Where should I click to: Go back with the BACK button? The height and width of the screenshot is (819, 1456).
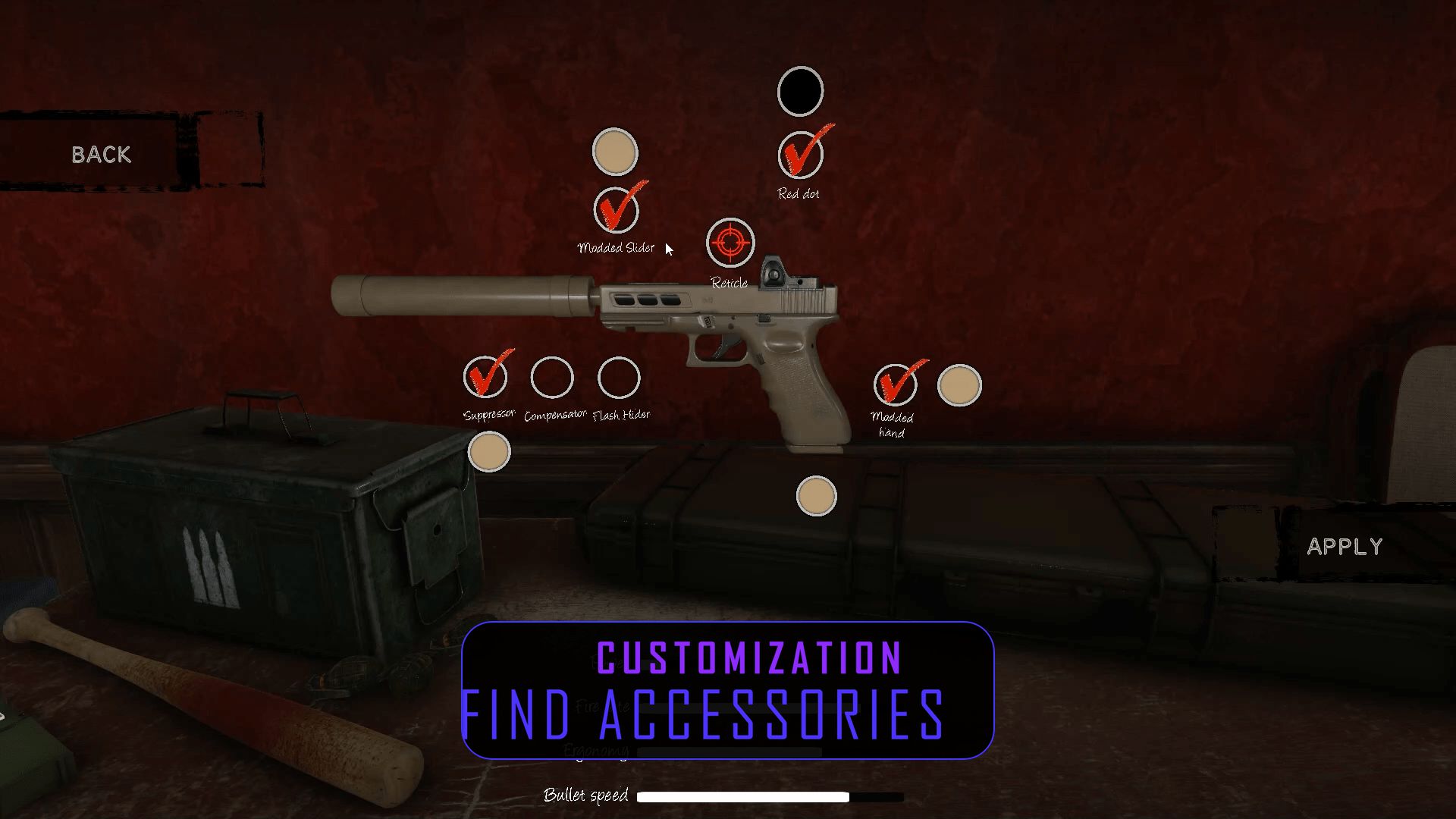click(102, 155)
